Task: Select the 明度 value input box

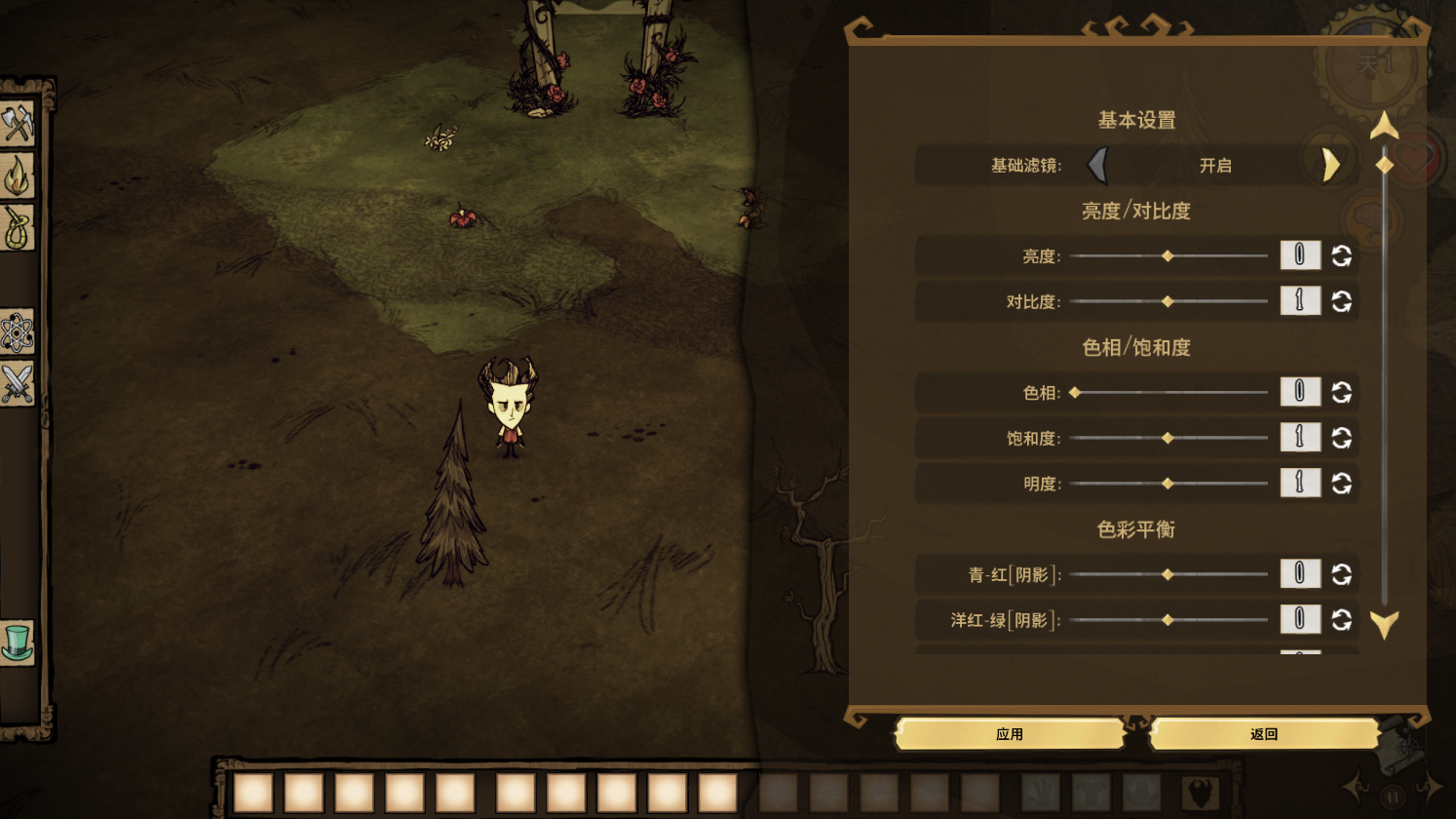Action: click(x=1300, y=483)
